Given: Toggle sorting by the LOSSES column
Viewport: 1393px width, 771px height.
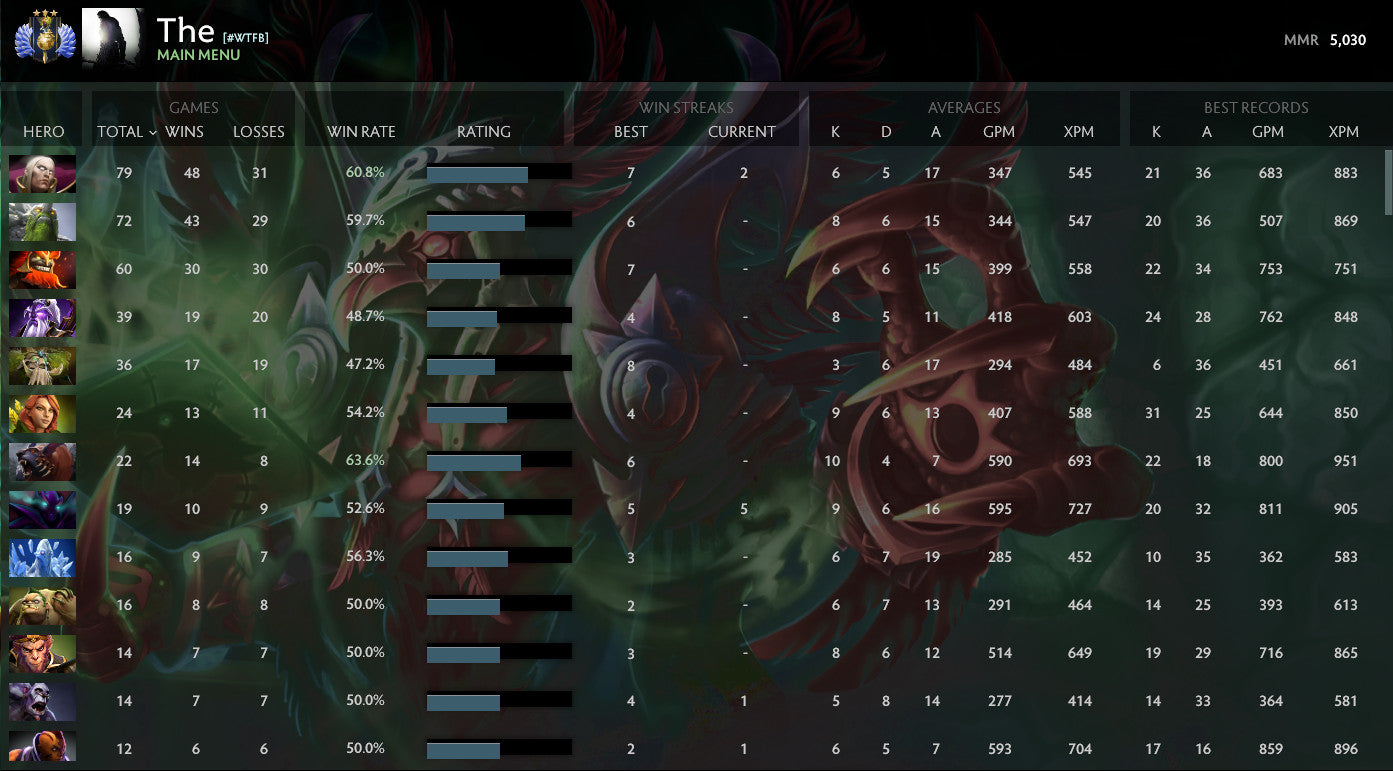Looking at the screenshot, I should tap(259, 131).
